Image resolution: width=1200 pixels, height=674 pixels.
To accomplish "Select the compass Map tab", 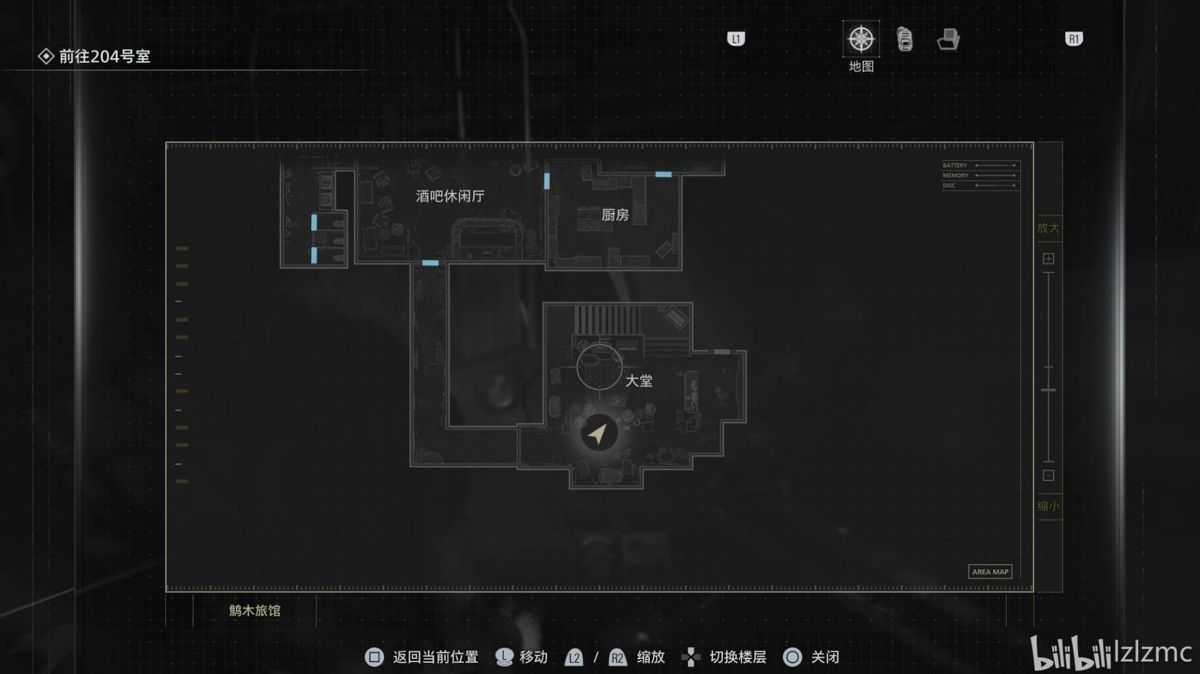I will click(x=861, y=40).
